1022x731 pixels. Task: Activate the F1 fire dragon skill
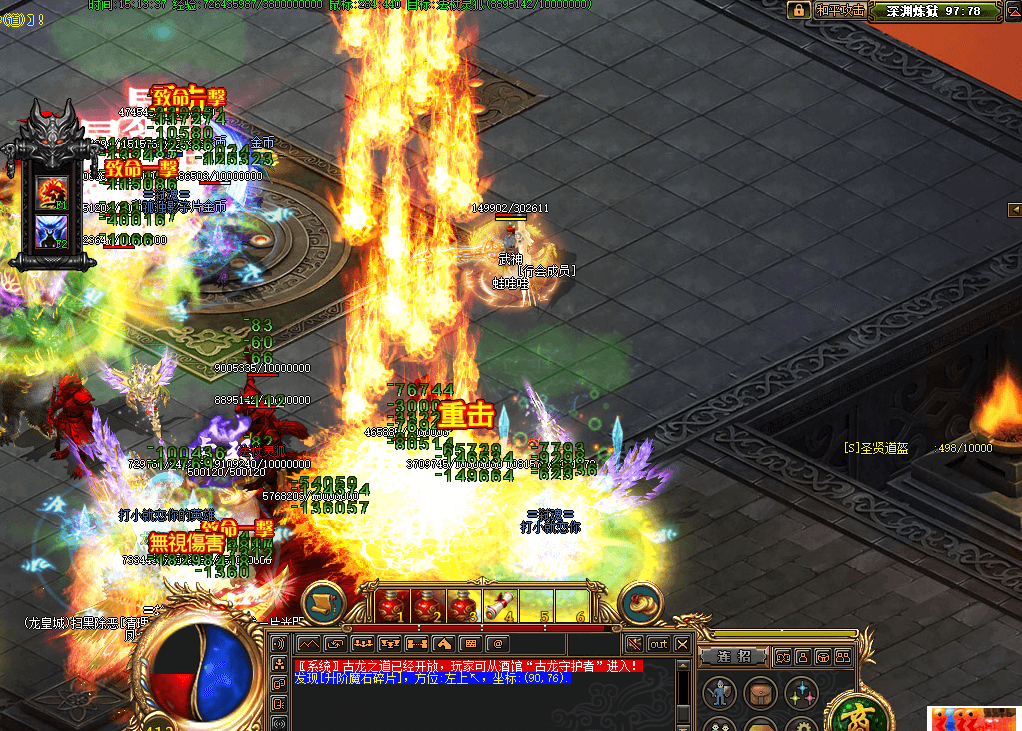[x=52, y=191]
